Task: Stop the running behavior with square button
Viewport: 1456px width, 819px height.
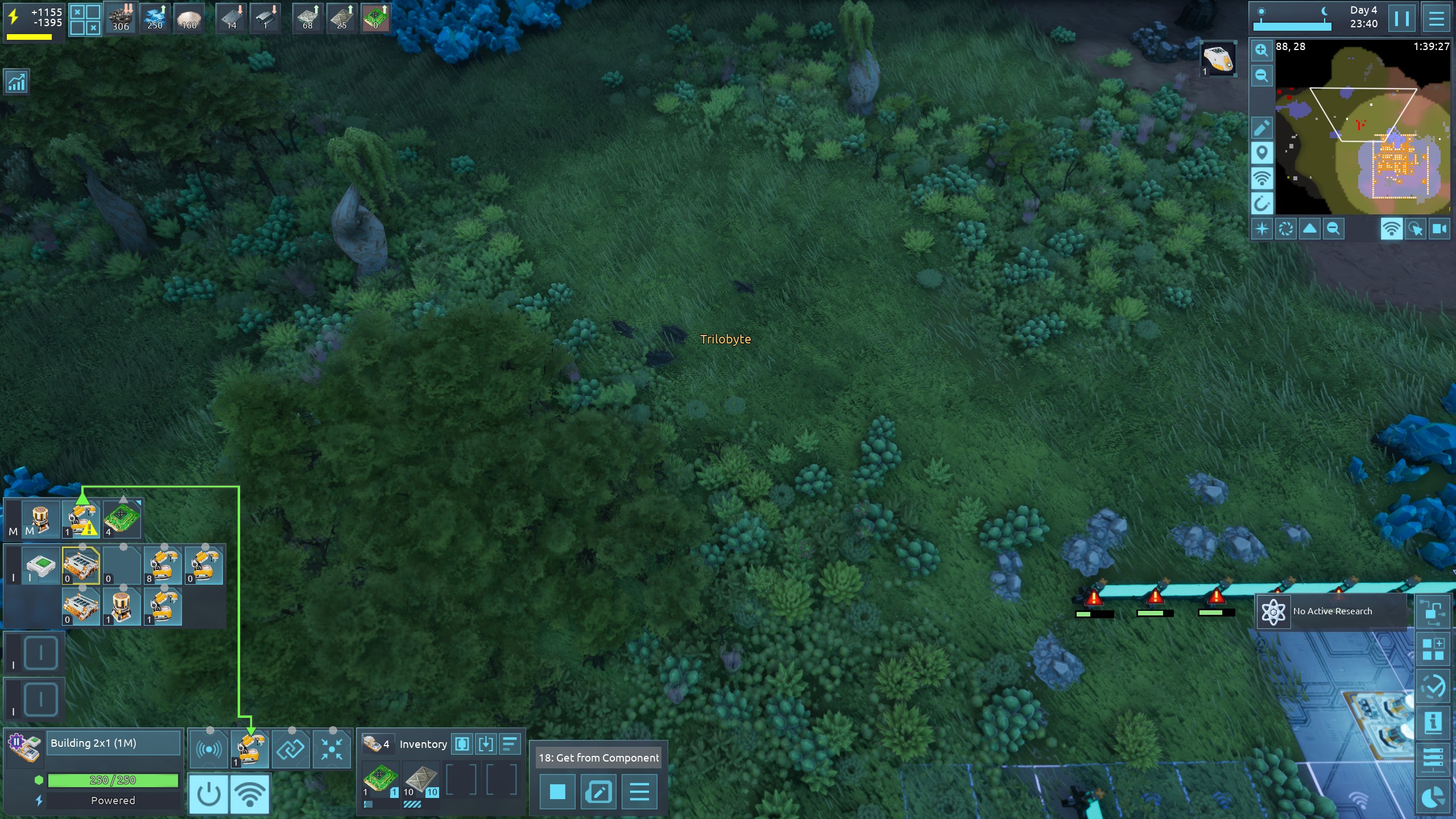Action: point(557,792)
